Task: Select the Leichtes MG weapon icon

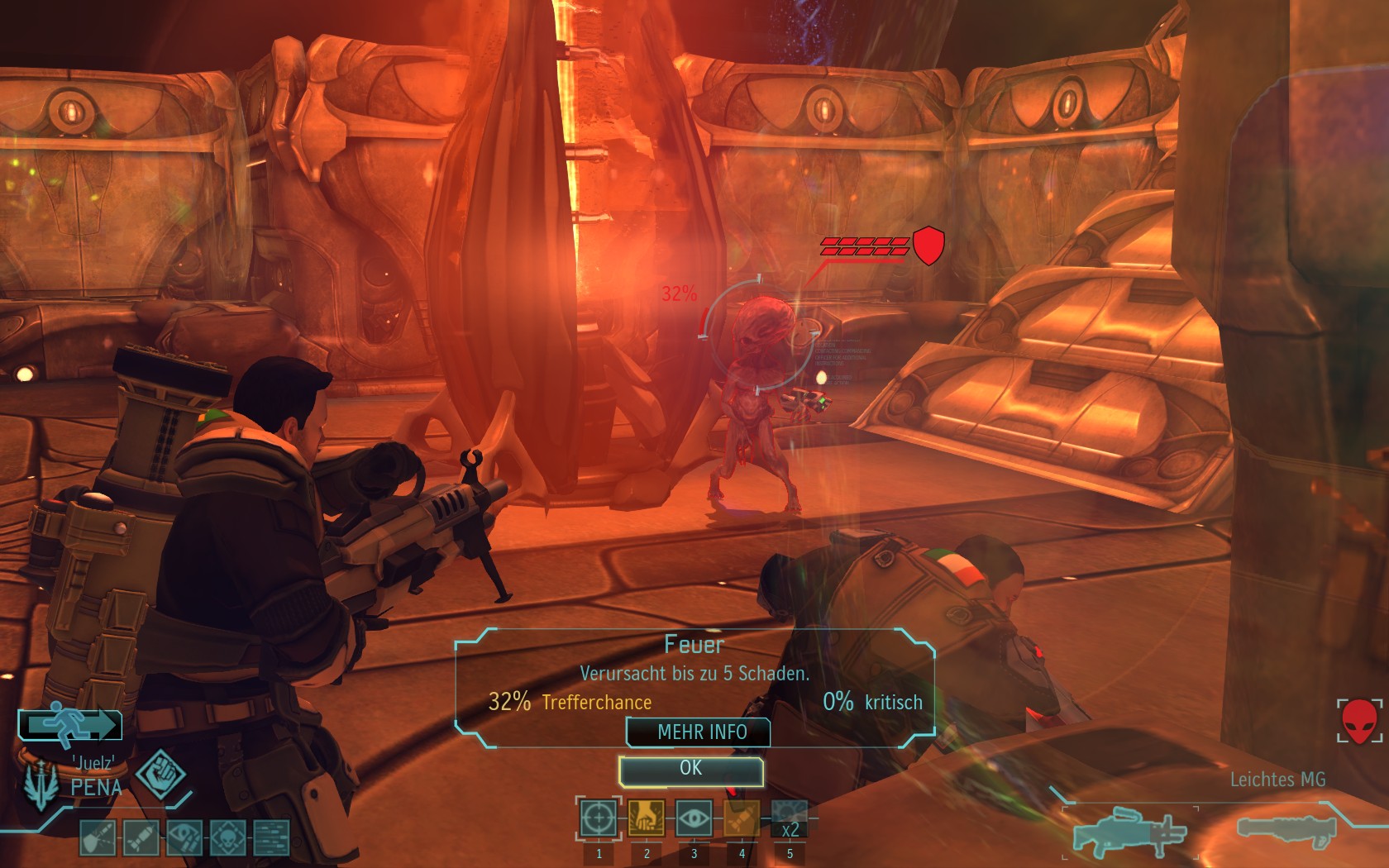Action: (1128, 831)
